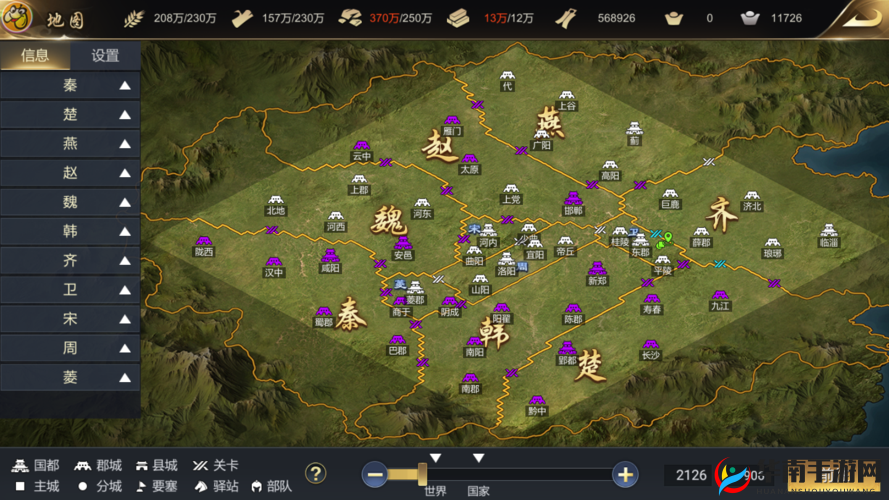Zoom out with the minus button
The width and height of the screenshot is (889, 500).
tap(376, 475)
